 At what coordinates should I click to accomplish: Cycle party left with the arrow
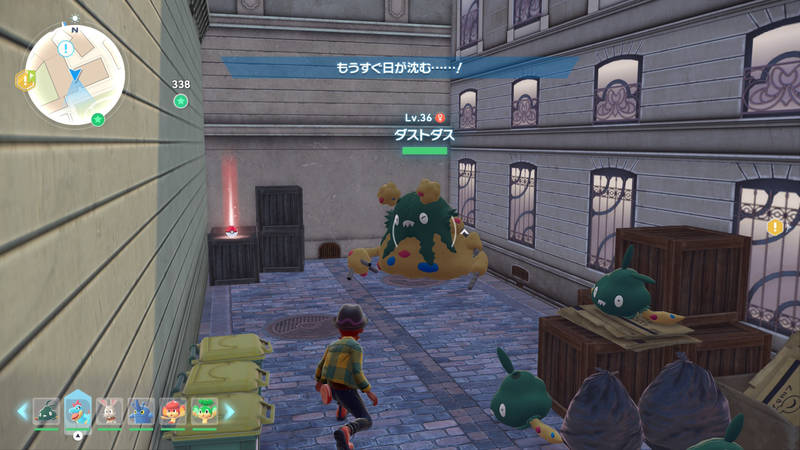[22, 411]
